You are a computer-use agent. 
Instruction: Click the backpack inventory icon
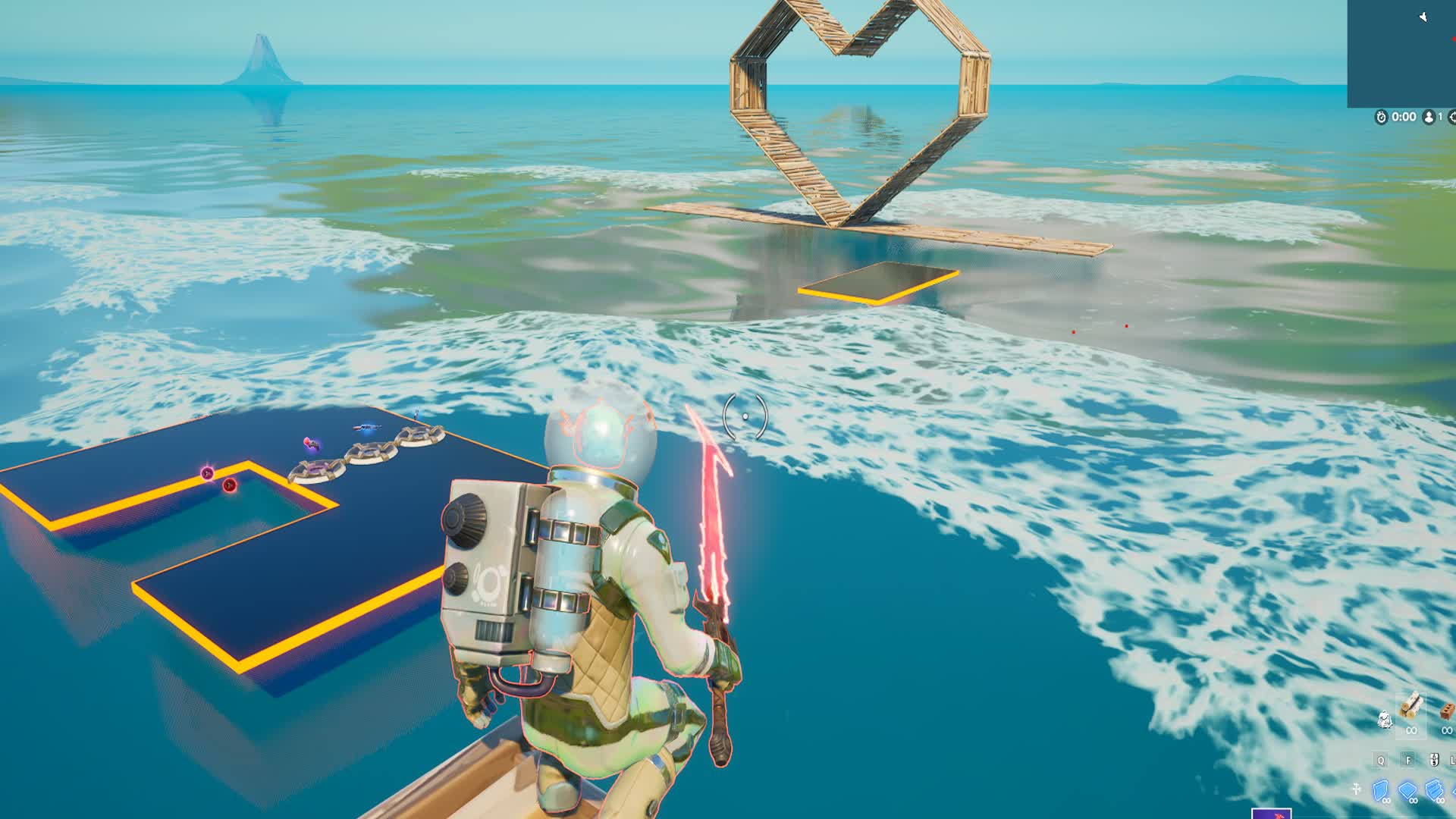click(x=1385, y=719)
